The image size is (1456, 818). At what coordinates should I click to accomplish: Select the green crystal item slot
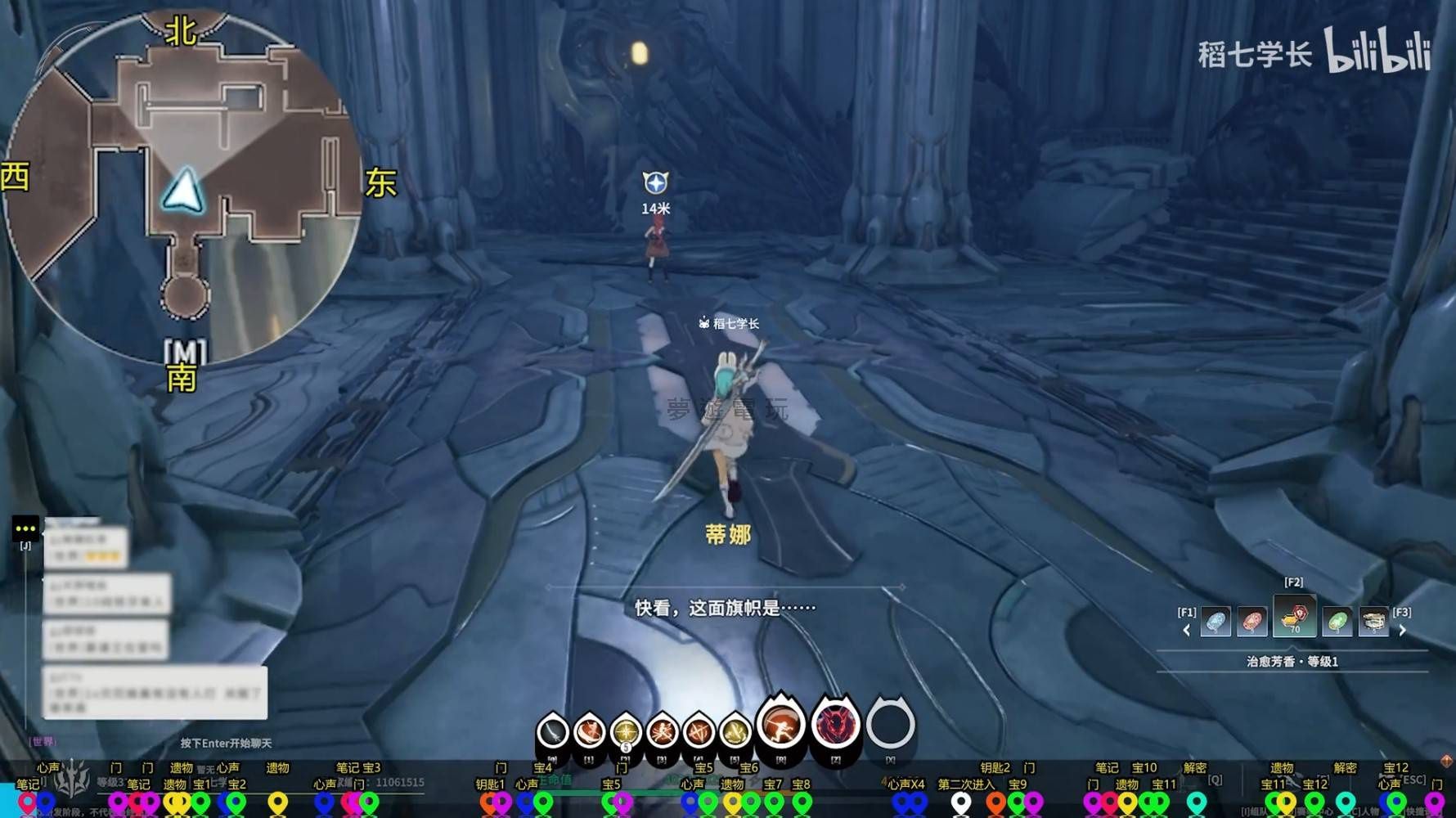pos(1337,622)
